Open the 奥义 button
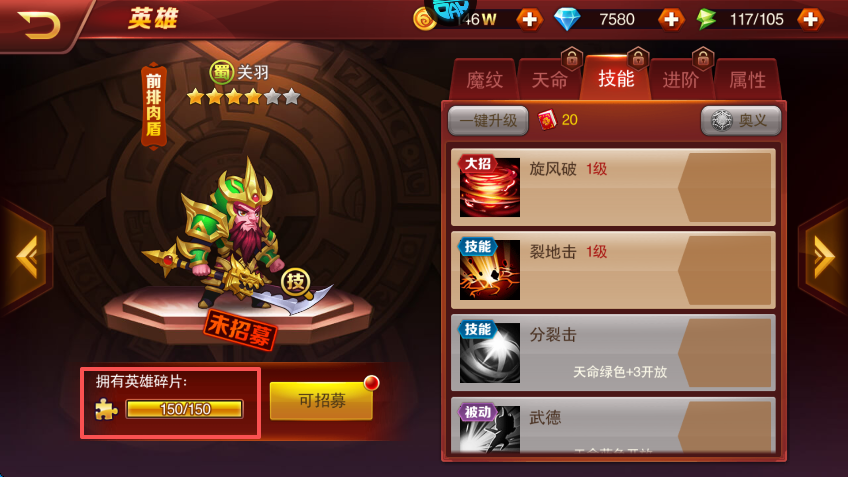The width and height of the screenshot is (848, 477). pyautogui.click(x=741, y=120)
